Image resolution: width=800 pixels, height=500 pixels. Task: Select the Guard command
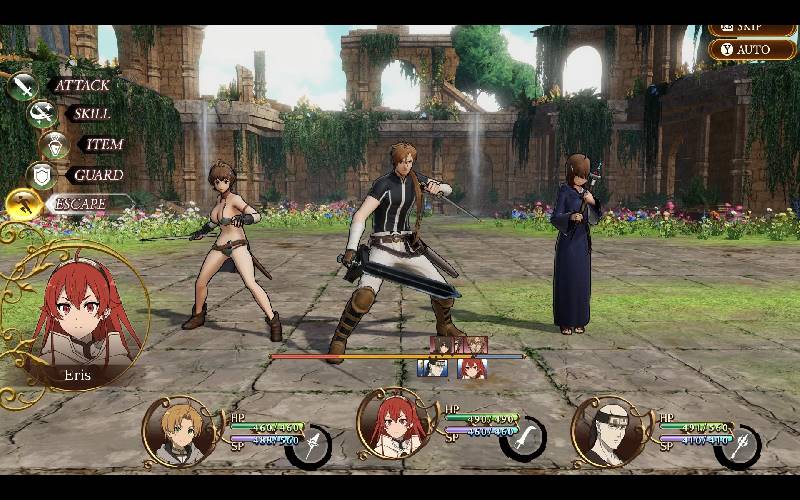tap(97, 174)
